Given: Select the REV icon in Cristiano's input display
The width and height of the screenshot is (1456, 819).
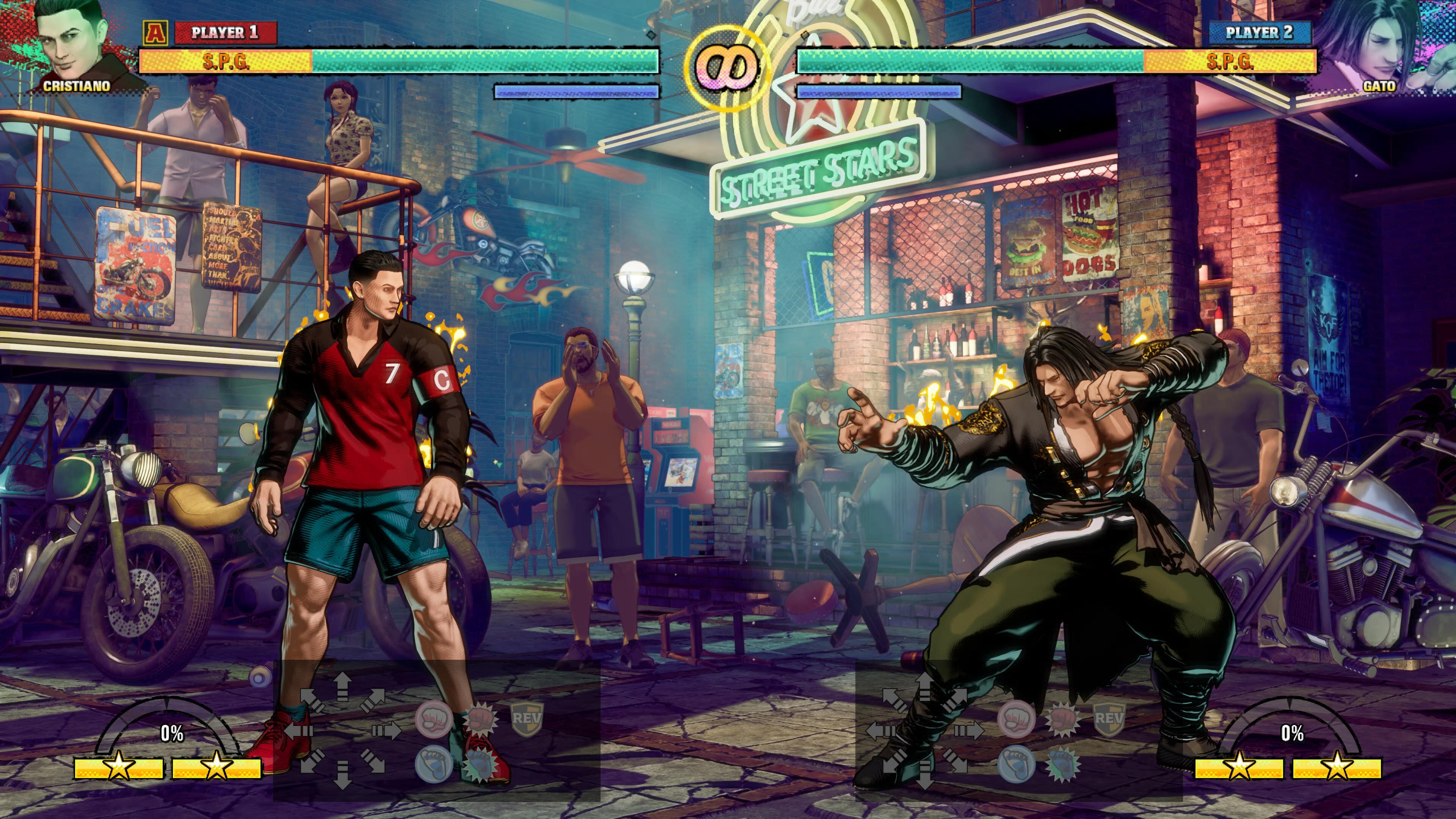Looking at the screenshot, I should click(527, 719).
